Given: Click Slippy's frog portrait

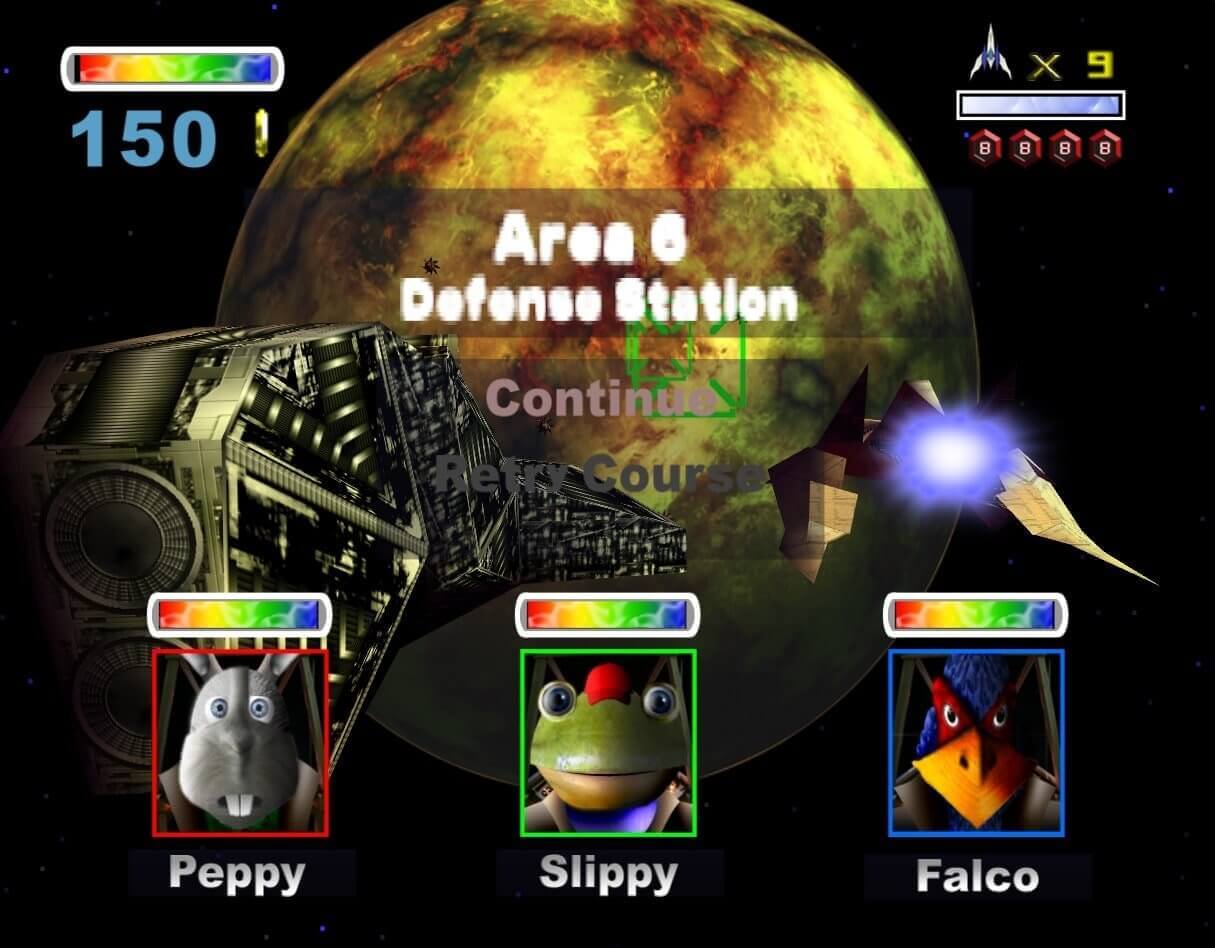Looking at the screenshot, I should coord(608,742).
